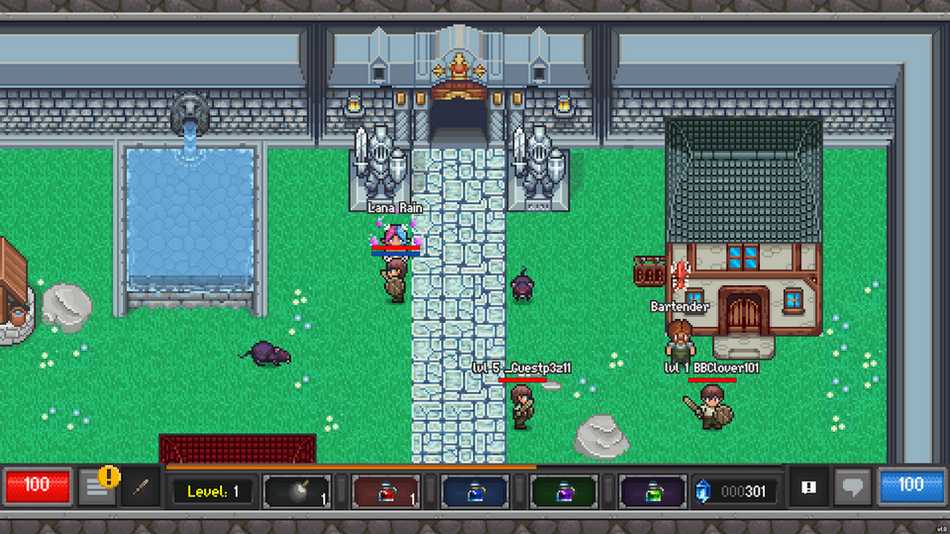Viewport: 950px width, 534px height.
Task: Use the red health potion slot
Action: [x=386, y=491]
